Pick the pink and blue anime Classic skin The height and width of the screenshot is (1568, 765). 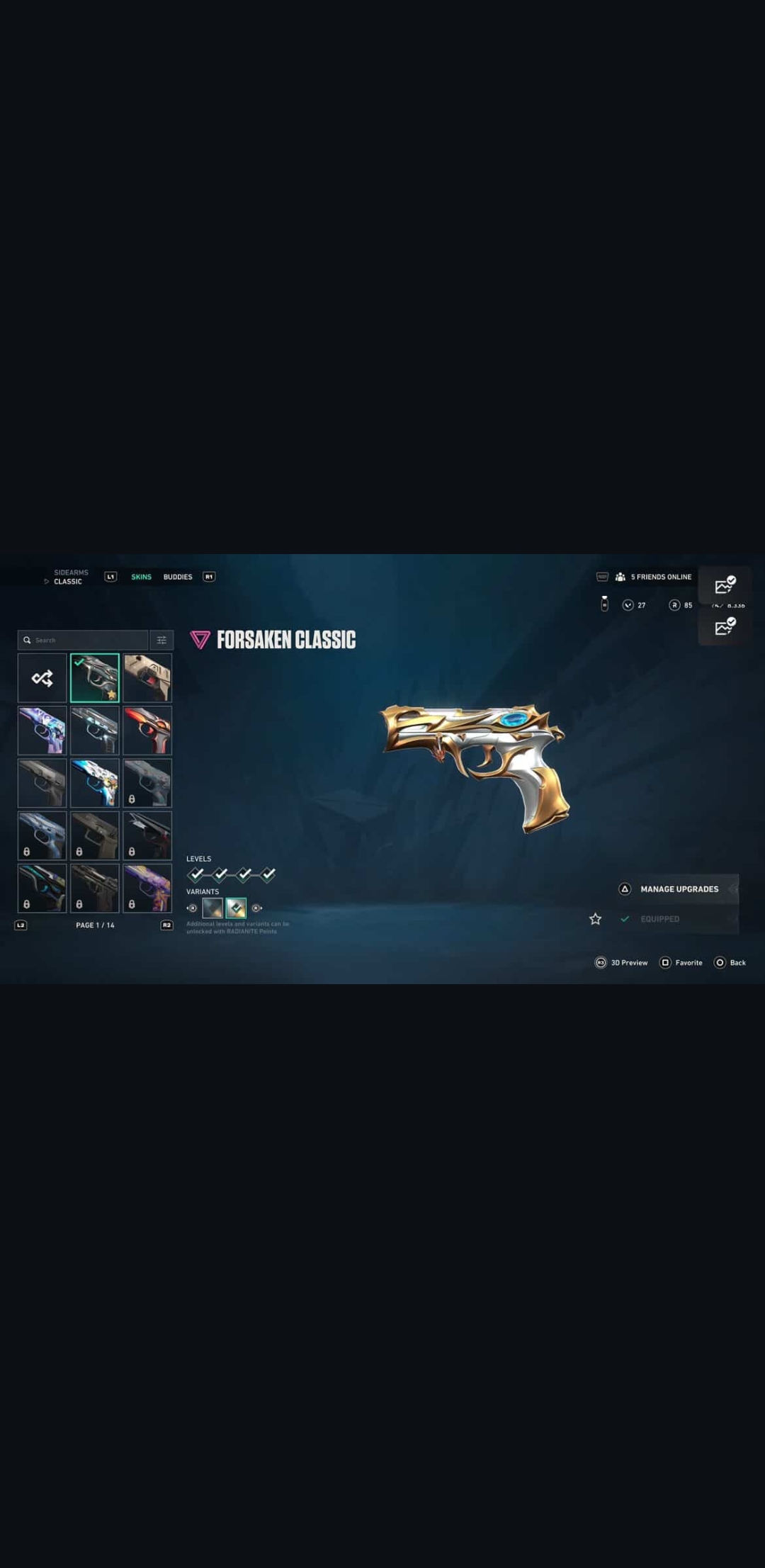(x=42, y=731)
